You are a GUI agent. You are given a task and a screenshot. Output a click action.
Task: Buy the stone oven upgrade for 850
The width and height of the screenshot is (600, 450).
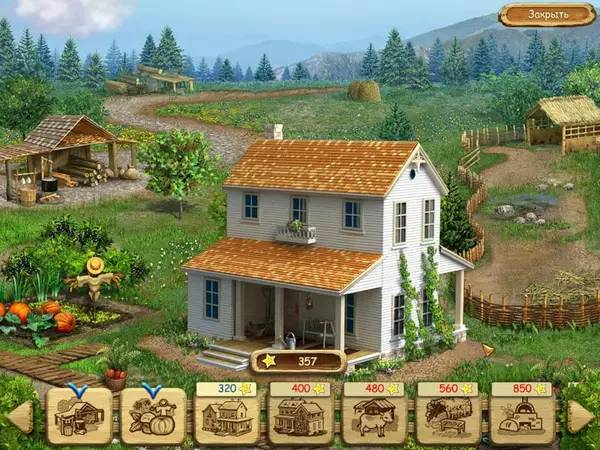tap(523, 416)
